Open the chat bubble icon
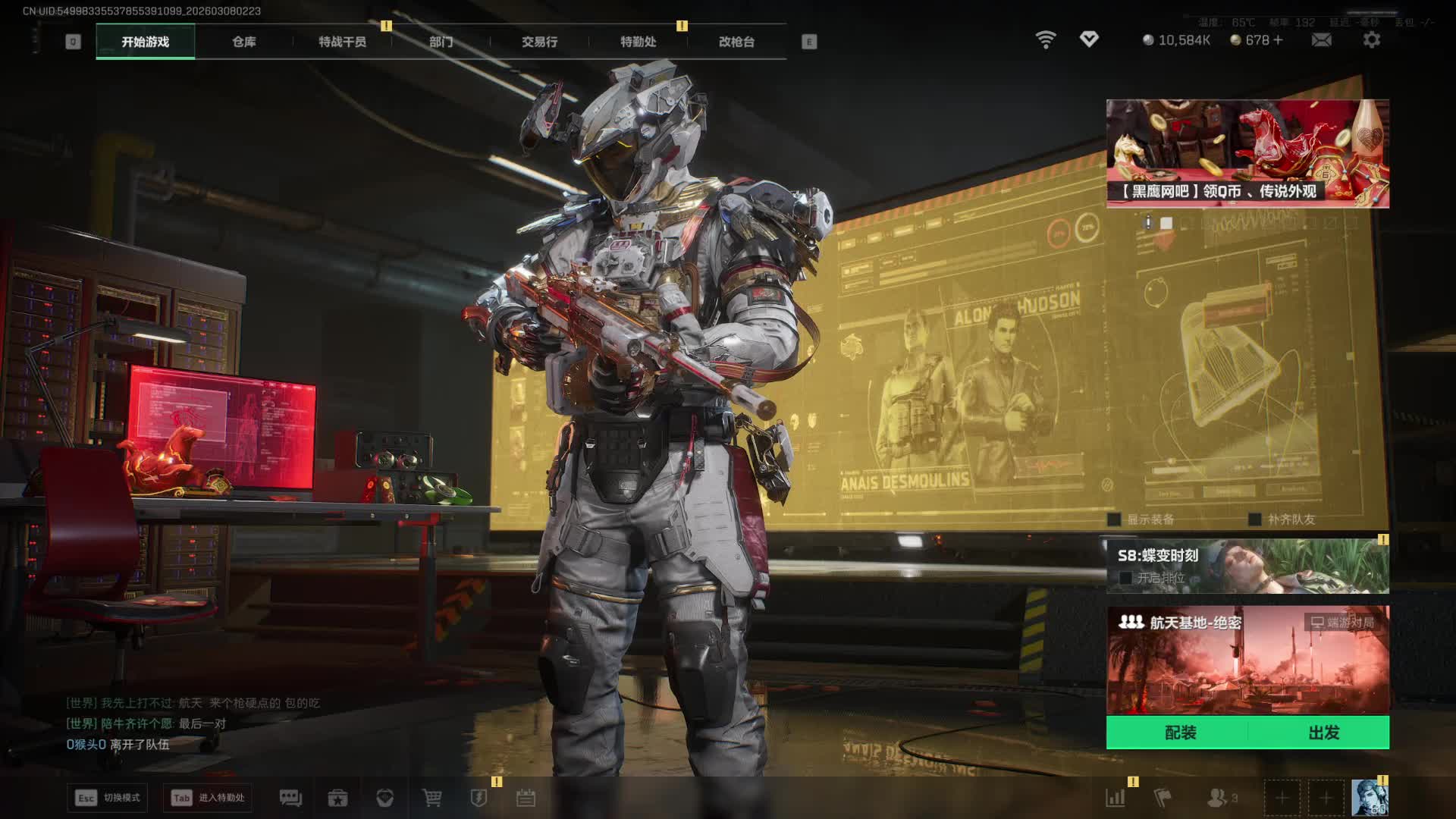The height and width of the screenshot is (819, 1456). pos(290,798)
